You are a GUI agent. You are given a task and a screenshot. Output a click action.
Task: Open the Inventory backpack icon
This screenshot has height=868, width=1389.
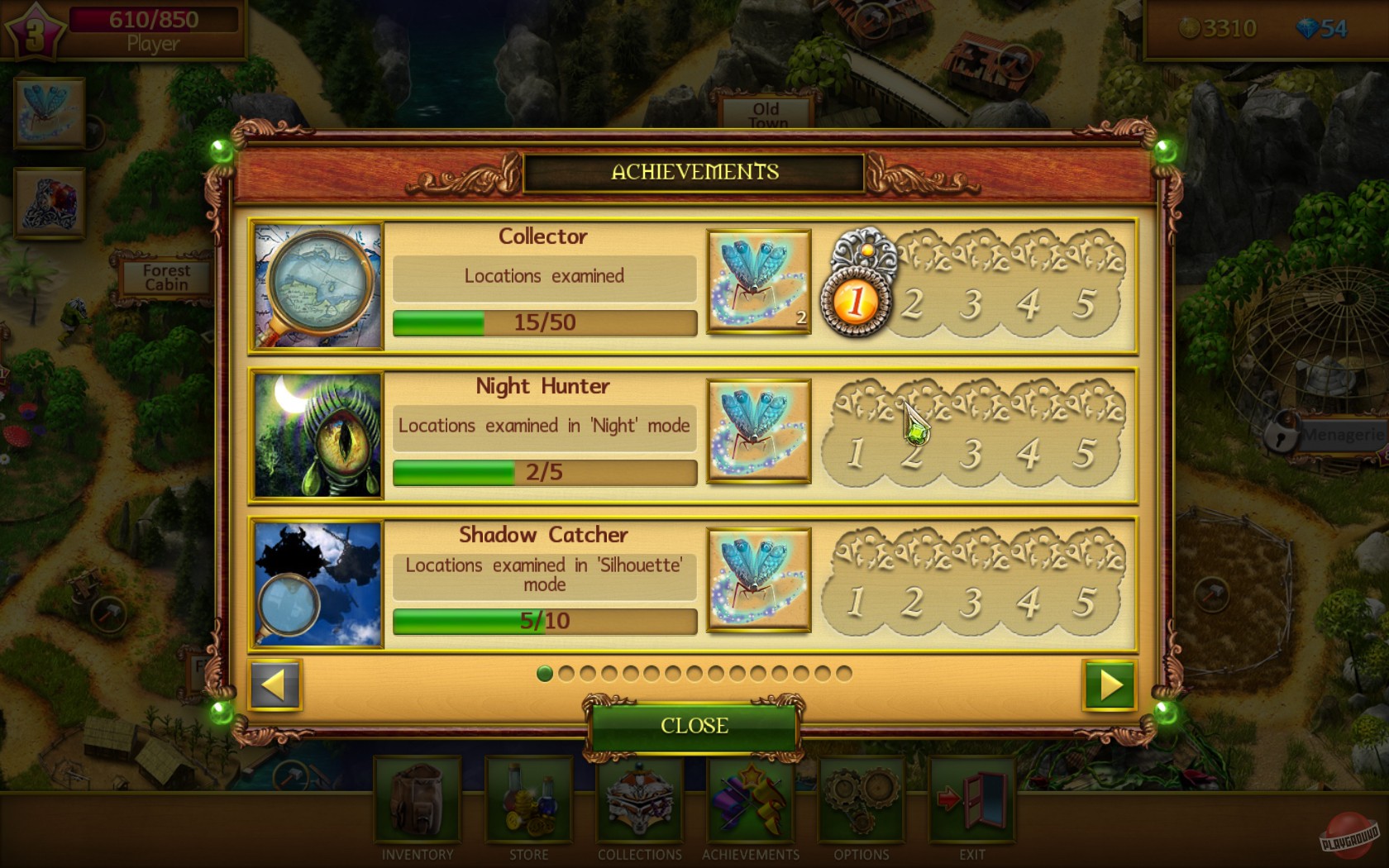click(416, 800)
